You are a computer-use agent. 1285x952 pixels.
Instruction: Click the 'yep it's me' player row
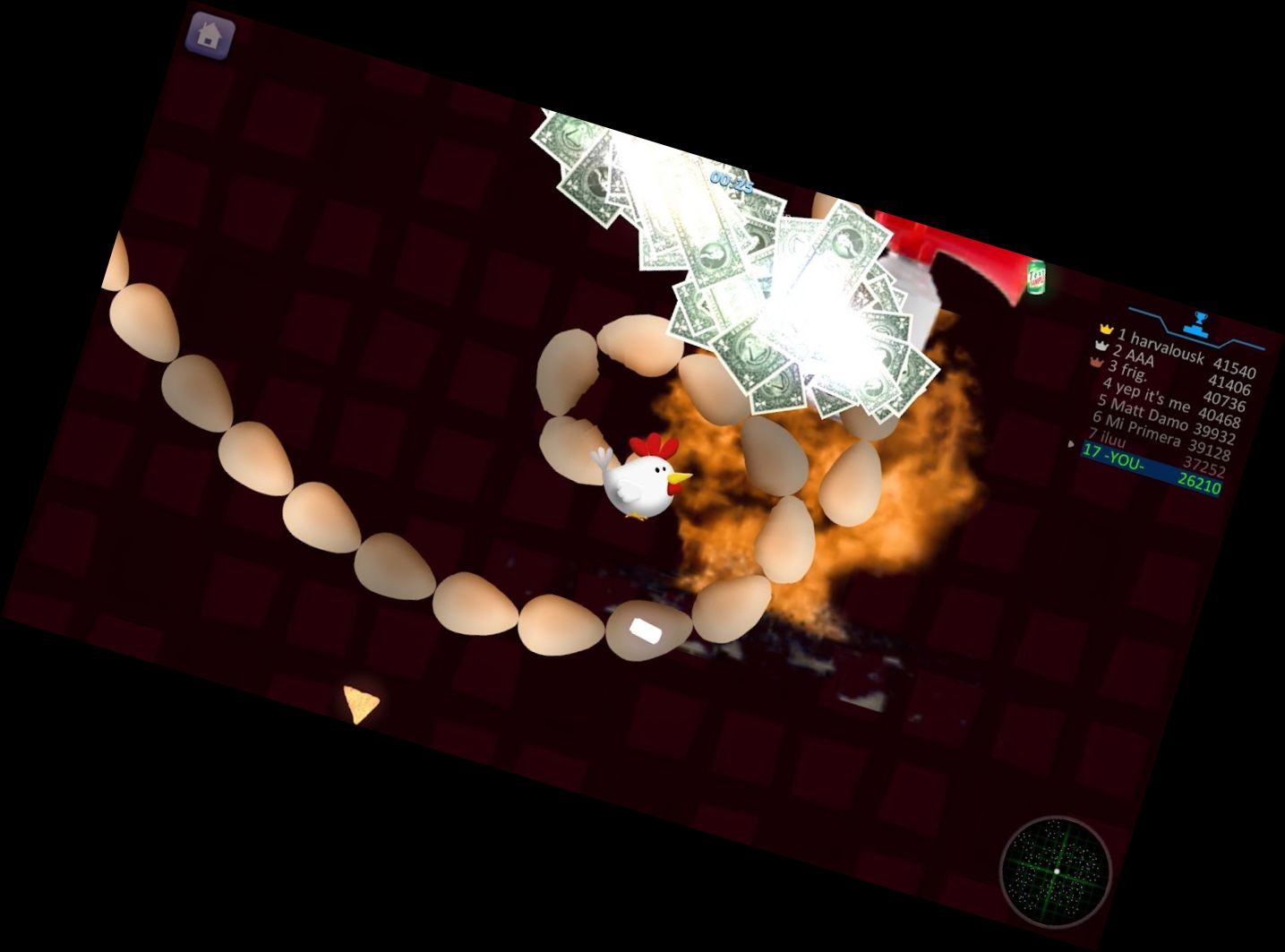1164,404
